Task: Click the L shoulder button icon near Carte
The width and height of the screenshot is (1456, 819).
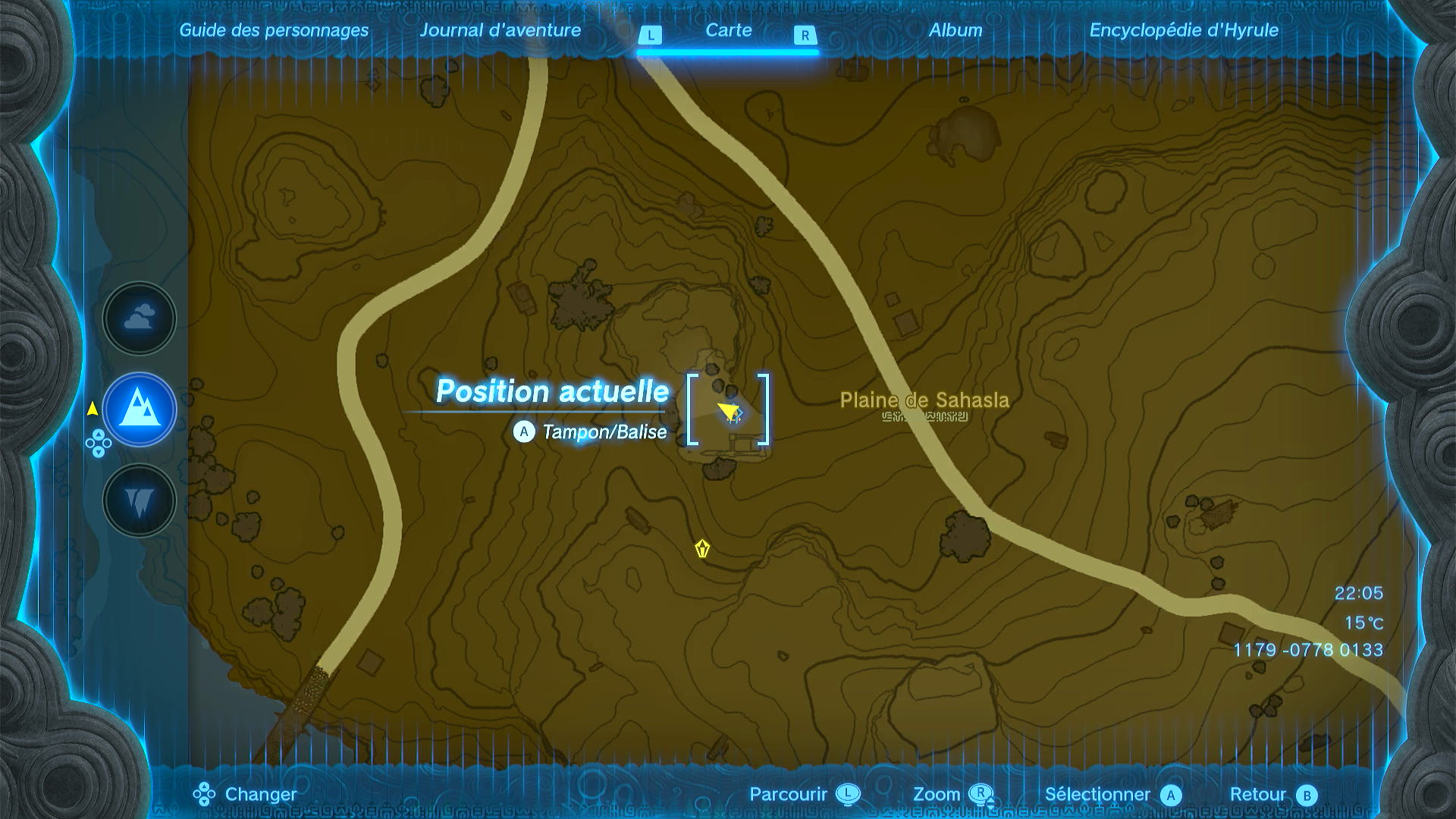Action: (x=651, y=34)
